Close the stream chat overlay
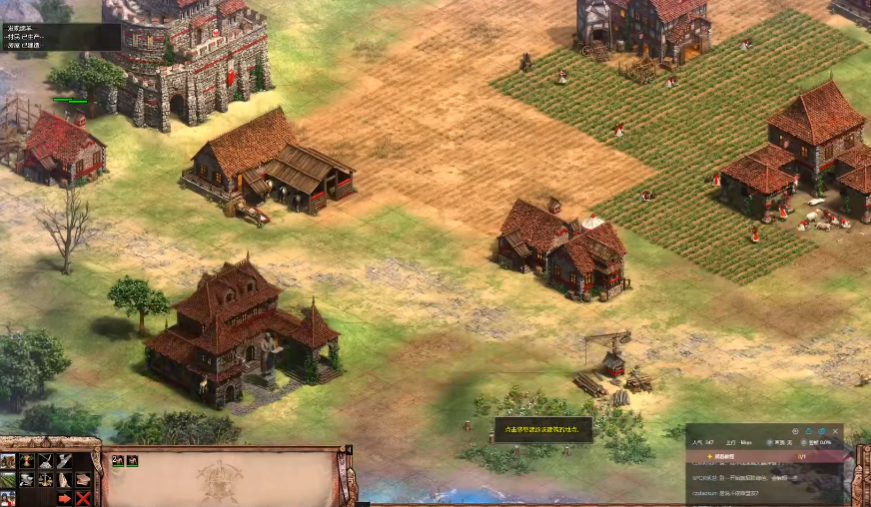This screenshot has height=507, width=871. point(835,431)
